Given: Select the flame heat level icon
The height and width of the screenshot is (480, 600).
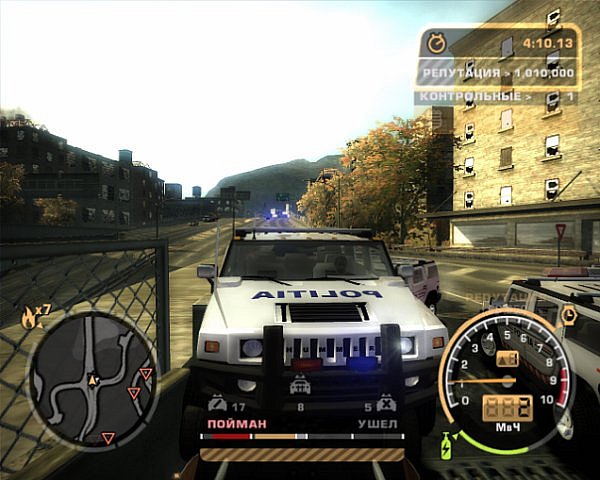Looking at the screenshot, I should 27,319.
